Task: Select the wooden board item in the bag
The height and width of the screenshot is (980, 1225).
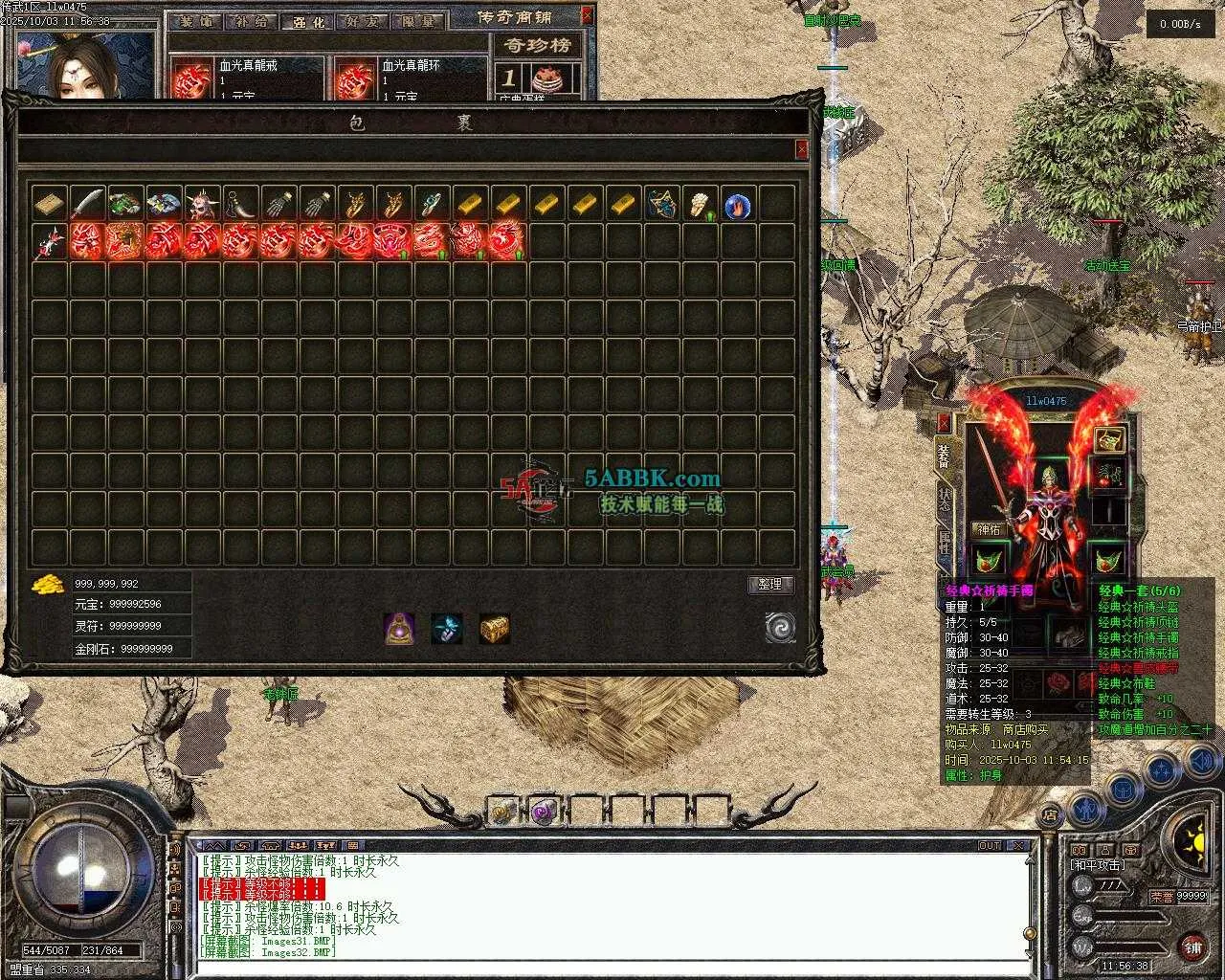Action: click(49, 203)
